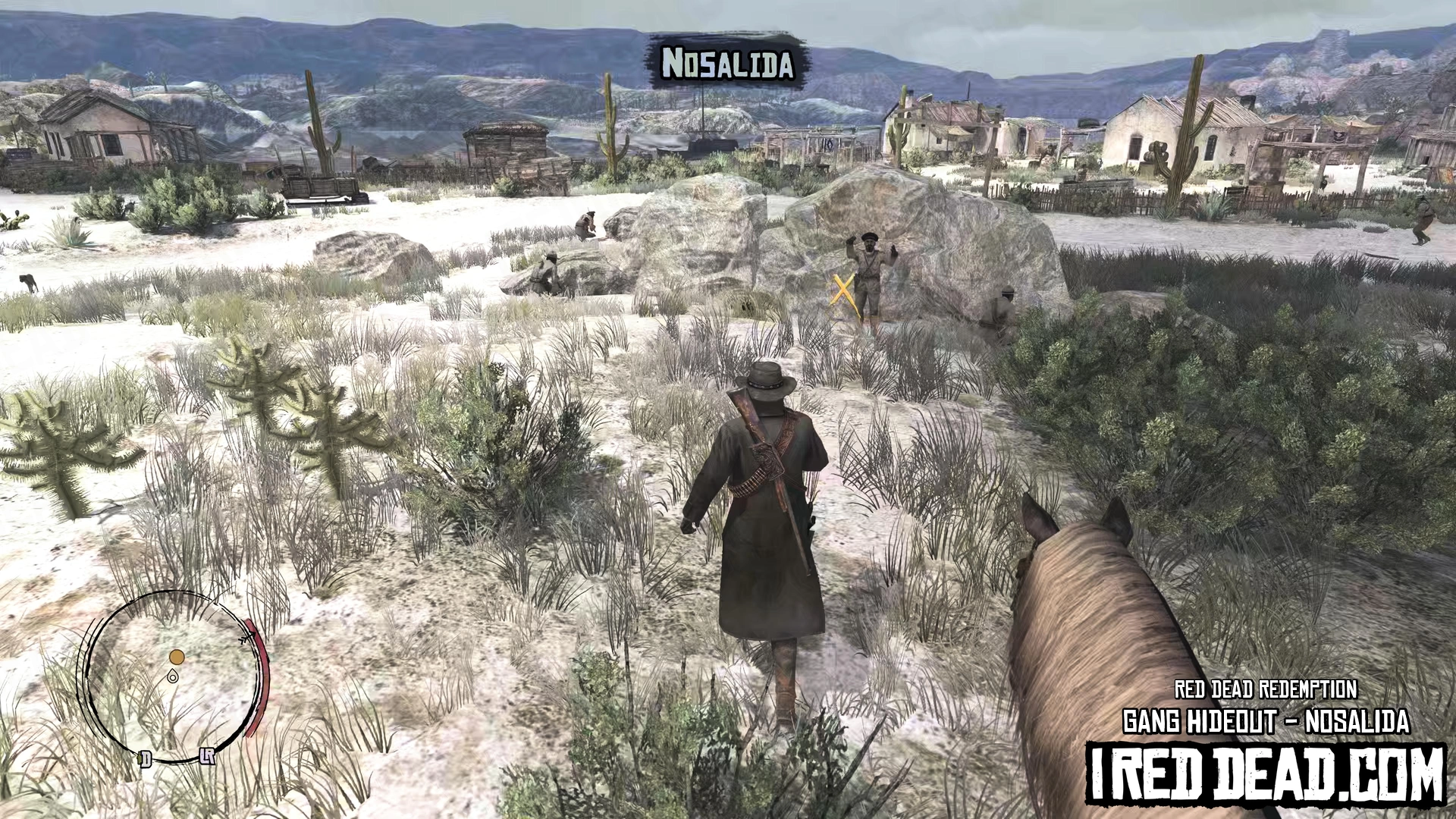Select the orange blip on the minimap
1456x819 pixels.
pos(177,657)
